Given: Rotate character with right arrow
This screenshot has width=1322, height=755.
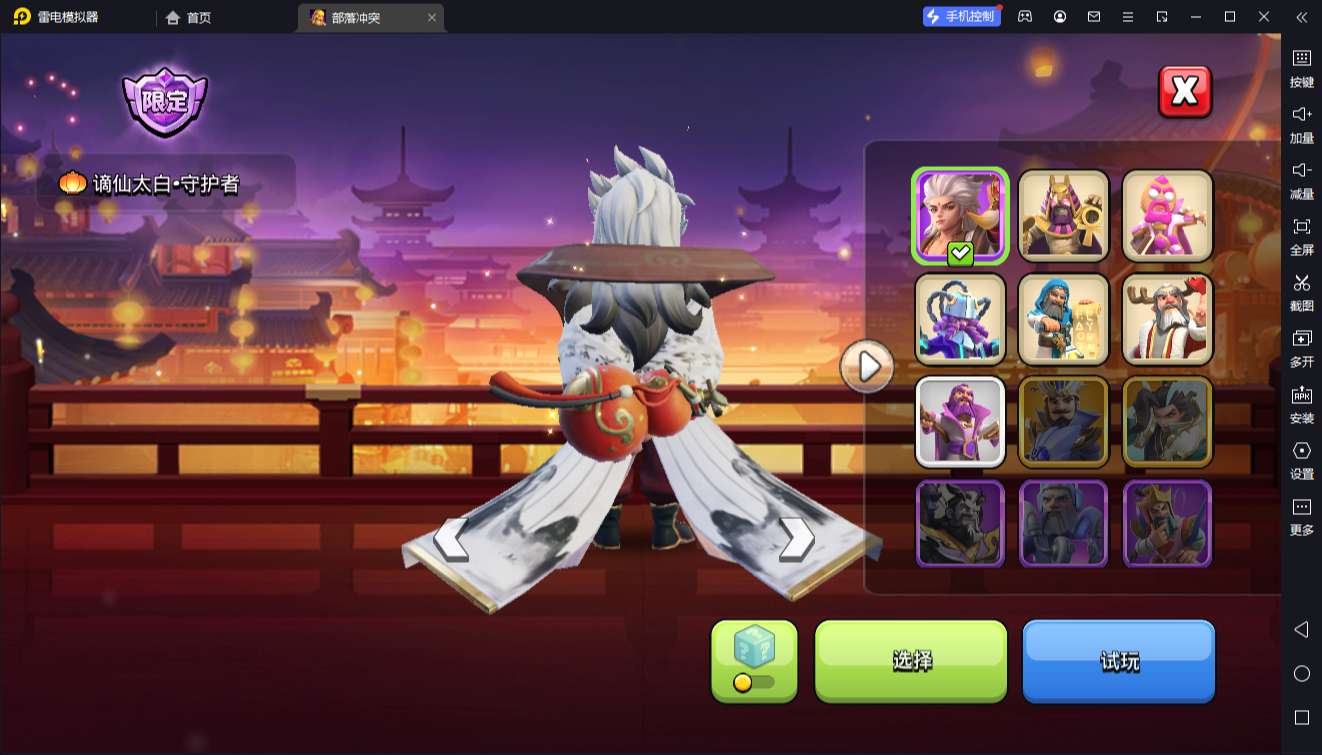Looking at the screenshot, I should (797, 540).
